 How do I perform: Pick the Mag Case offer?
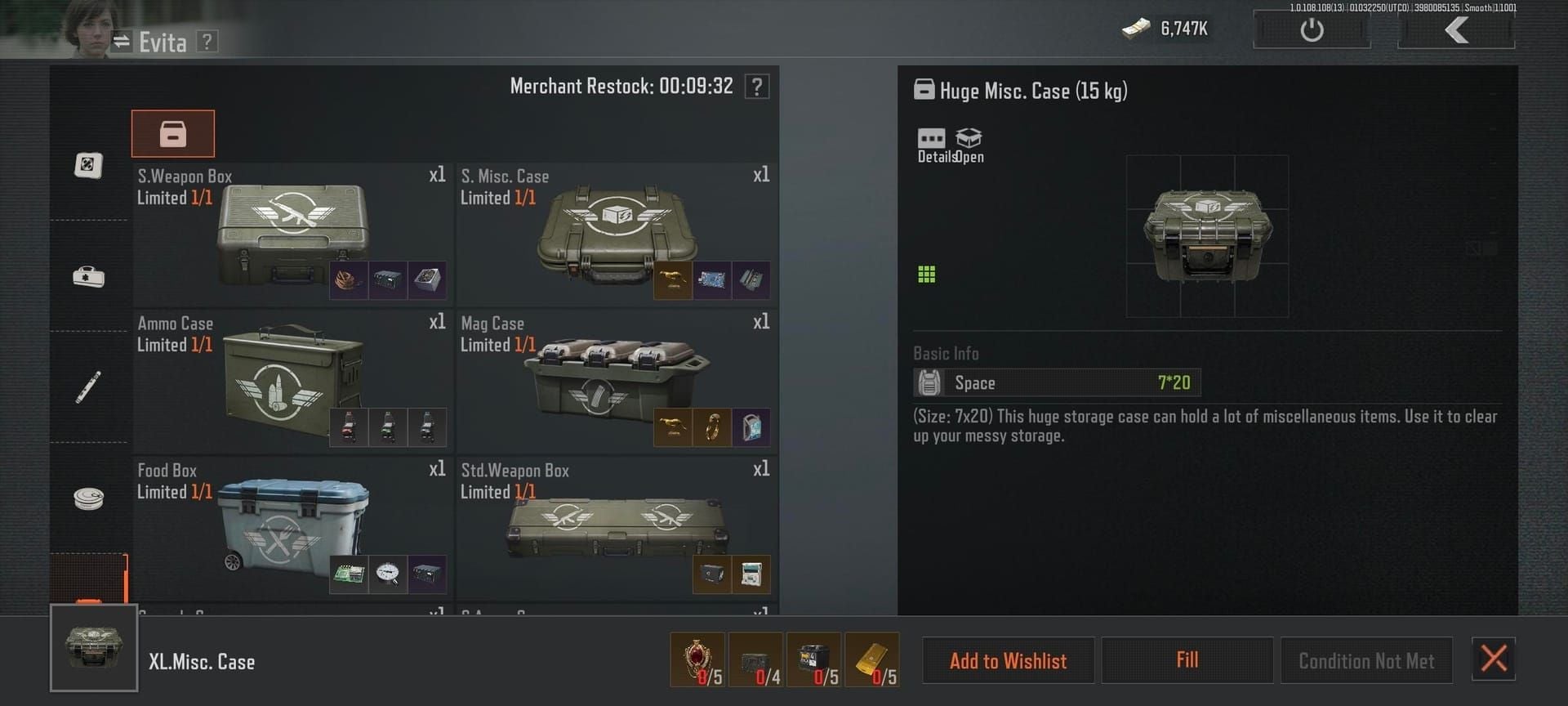pos(616,381)
